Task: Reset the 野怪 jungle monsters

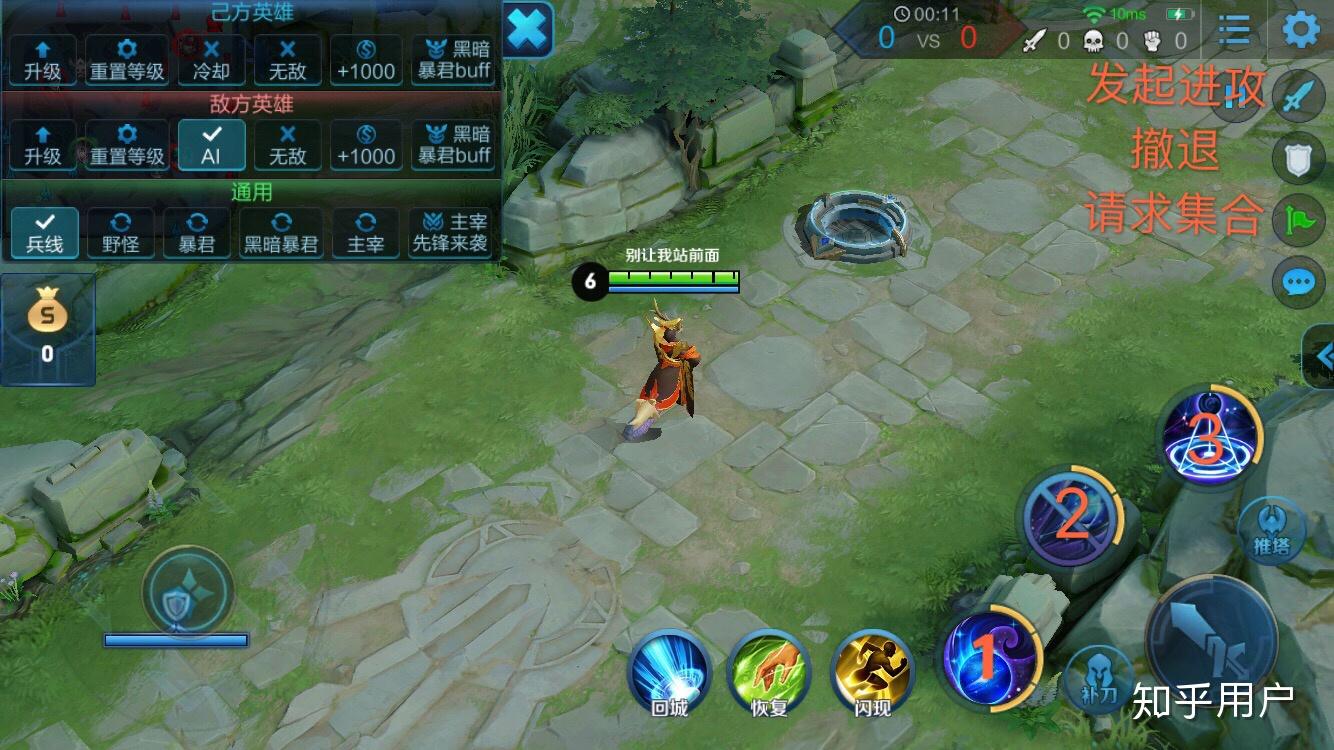Action: [x=121, y=232]
